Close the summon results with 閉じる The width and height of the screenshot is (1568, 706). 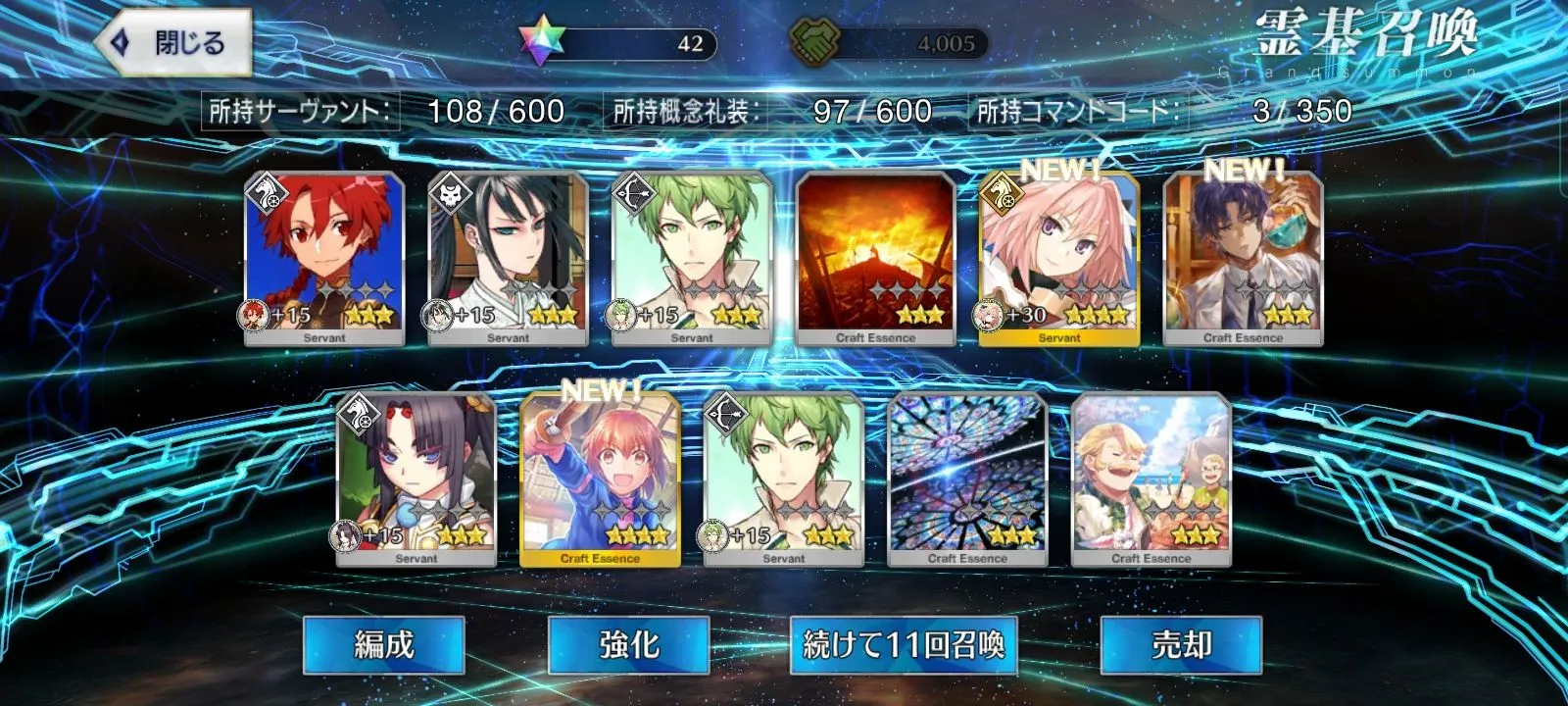173,43
